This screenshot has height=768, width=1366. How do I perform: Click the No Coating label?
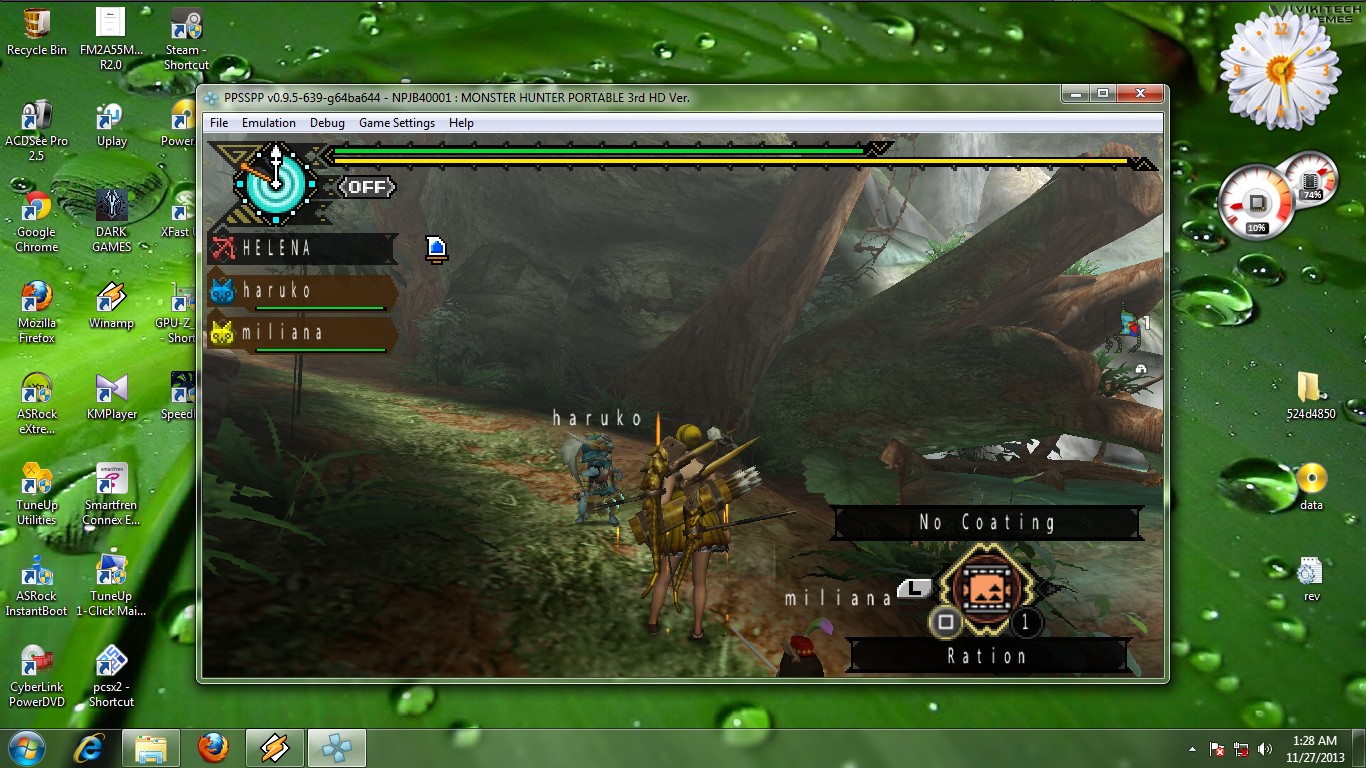[x=986, y=522]
